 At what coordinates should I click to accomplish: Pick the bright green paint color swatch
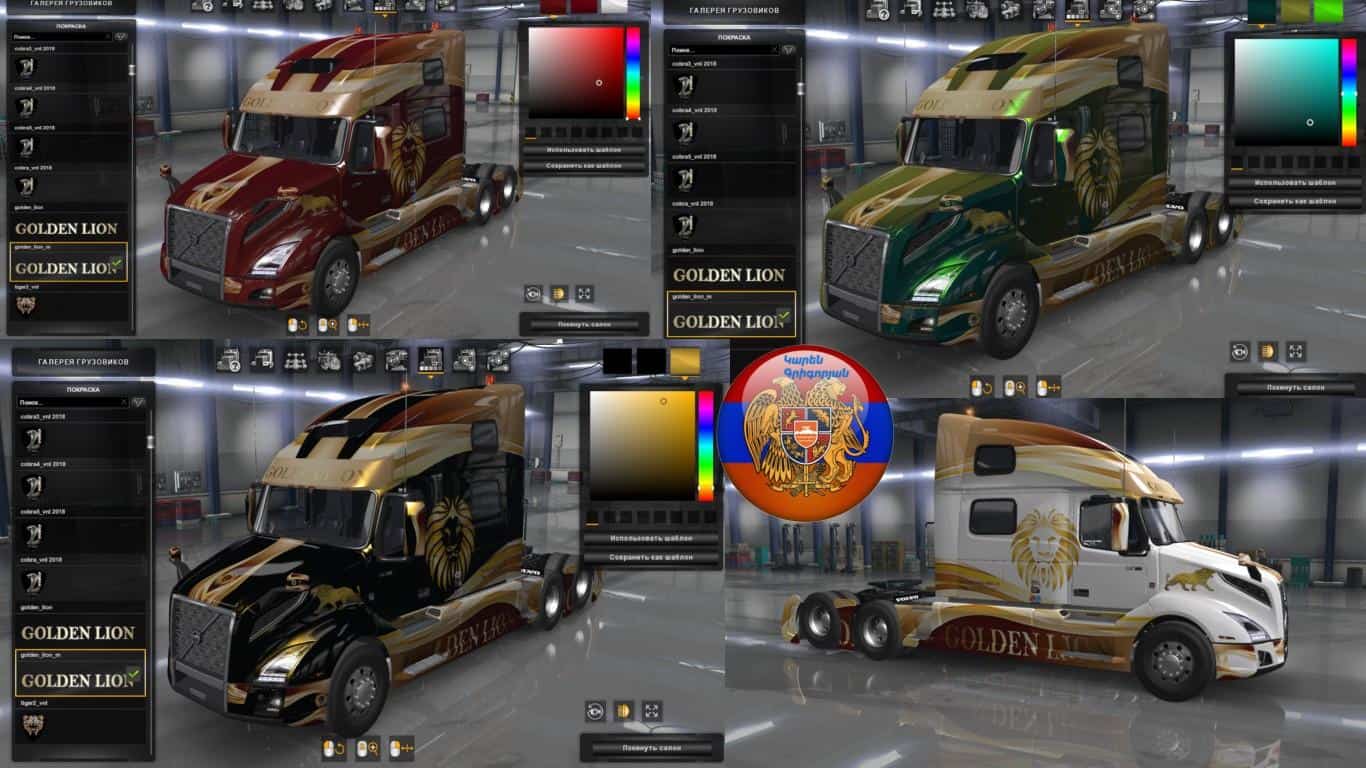[x=1328, y=10]
